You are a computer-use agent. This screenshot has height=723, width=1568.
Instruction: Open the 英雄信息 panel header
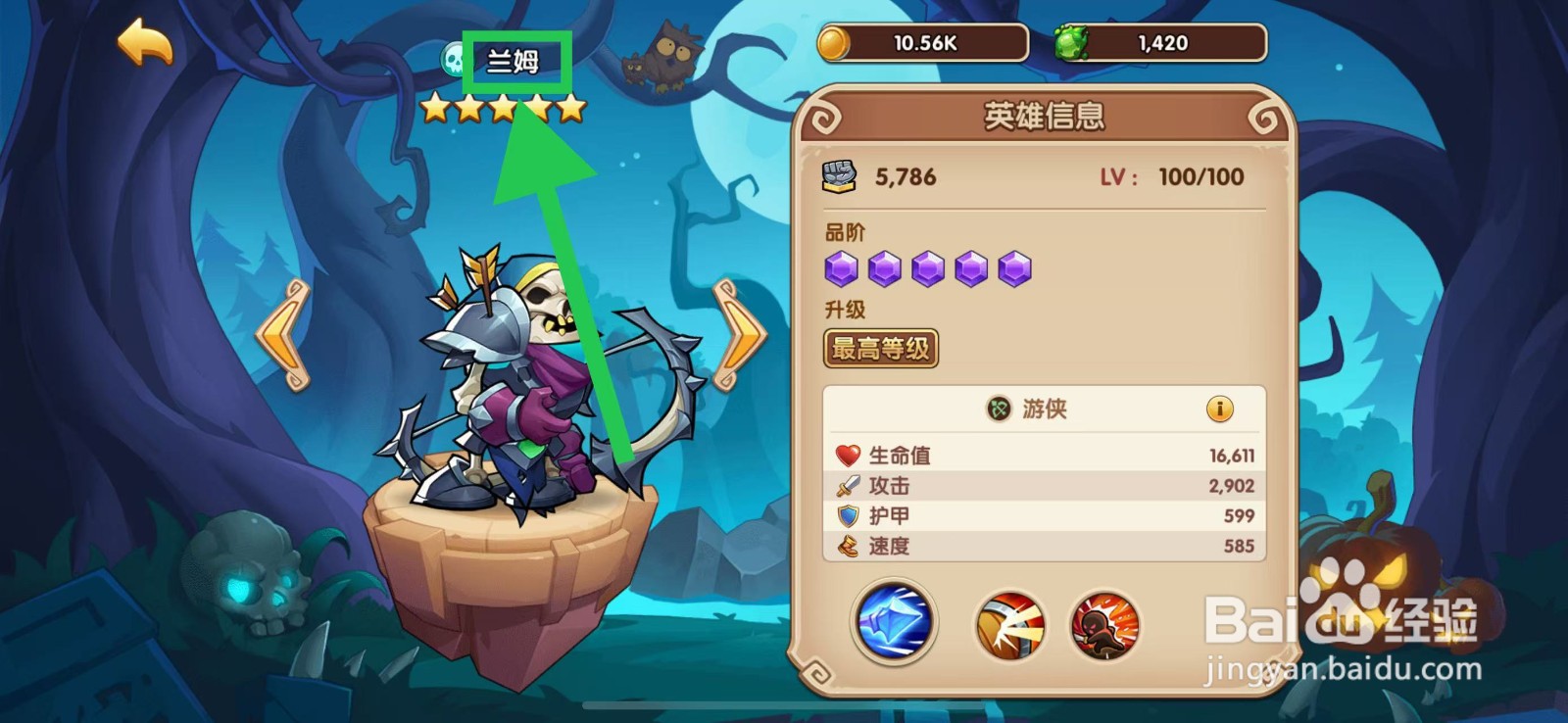coord(1046,113)
